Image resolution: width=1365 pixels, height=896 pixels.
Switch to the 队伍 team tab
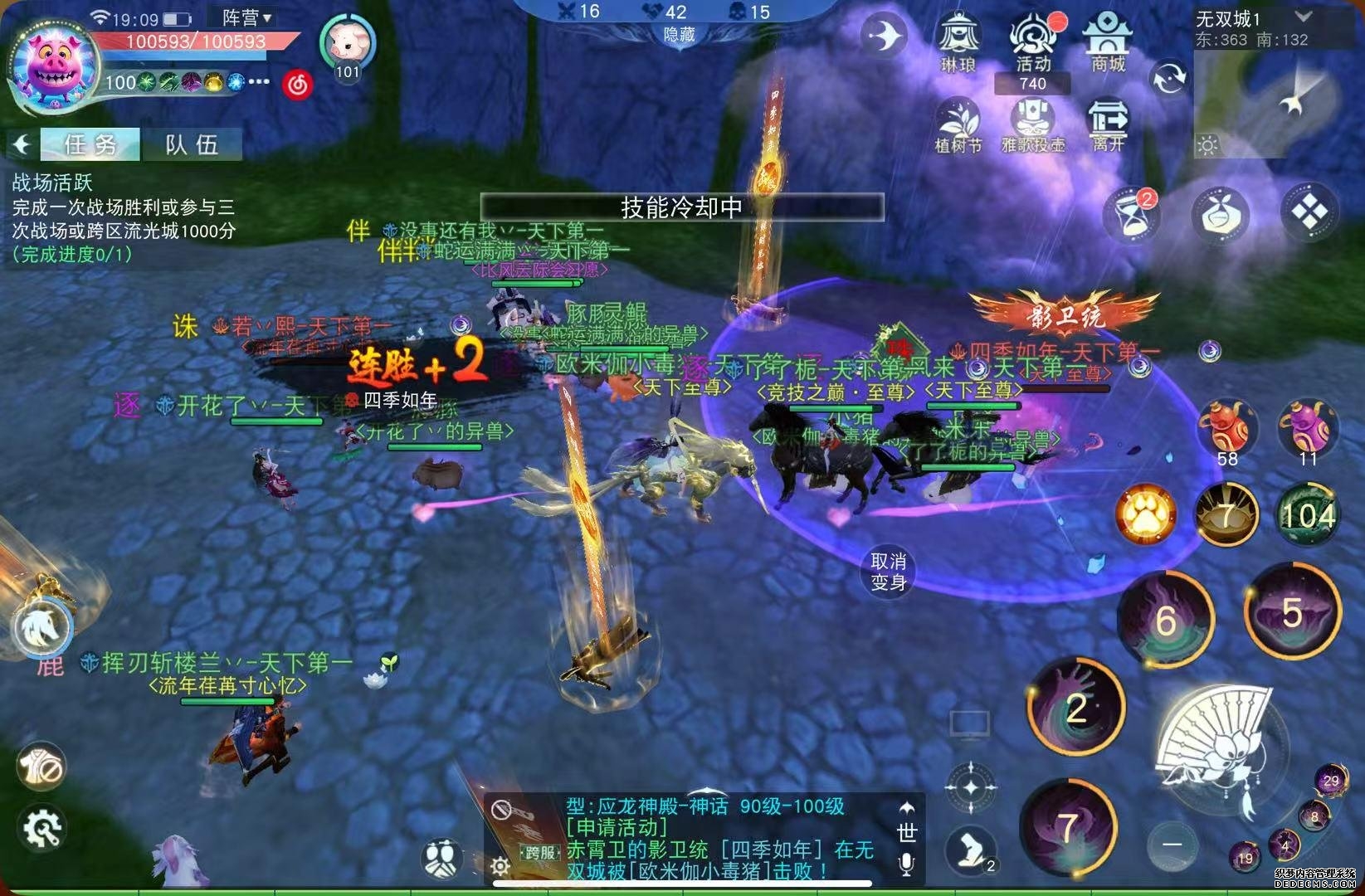pos(192,144)
